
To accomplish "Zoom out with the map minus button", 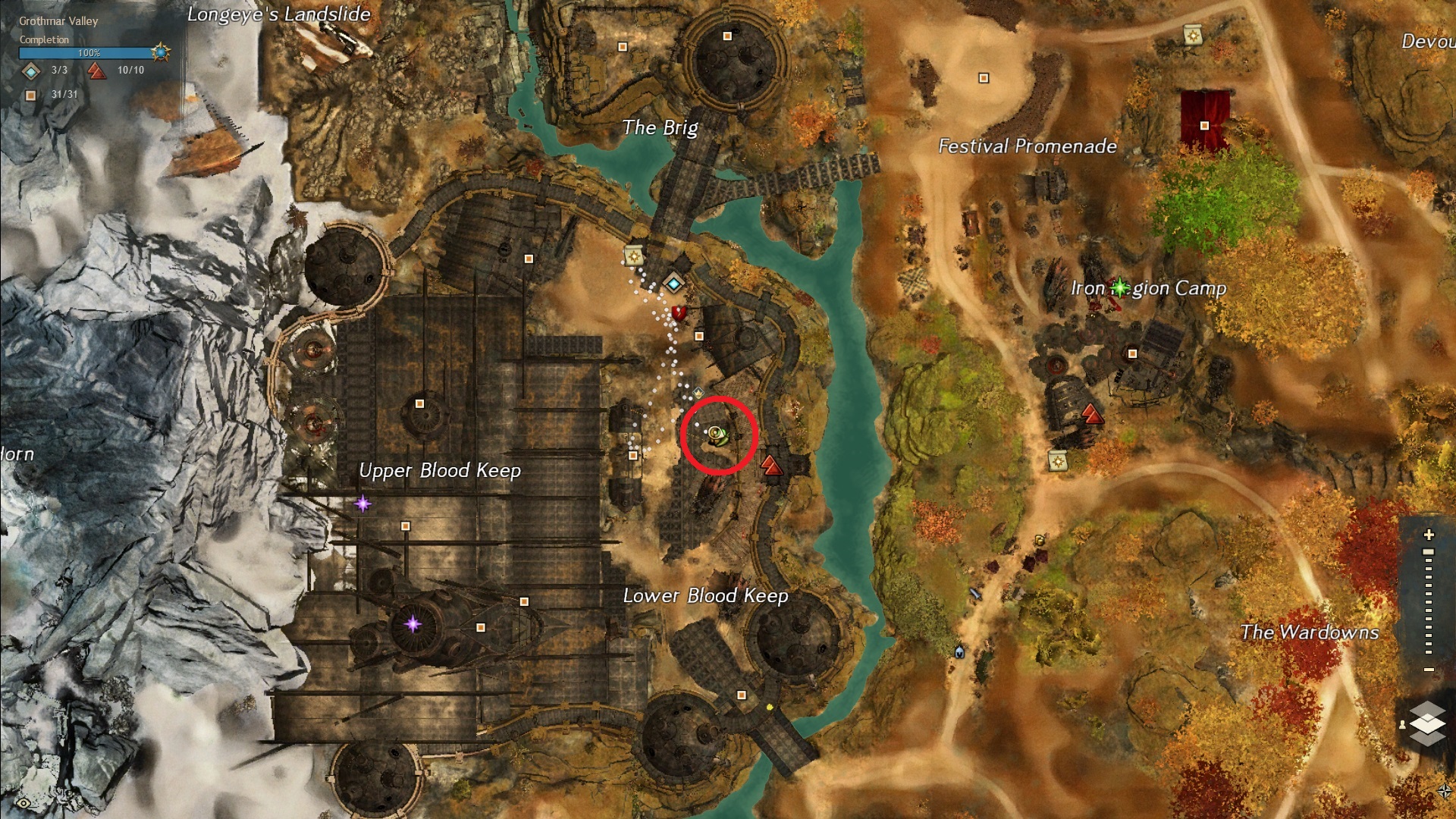I will tap(1429, 670).
